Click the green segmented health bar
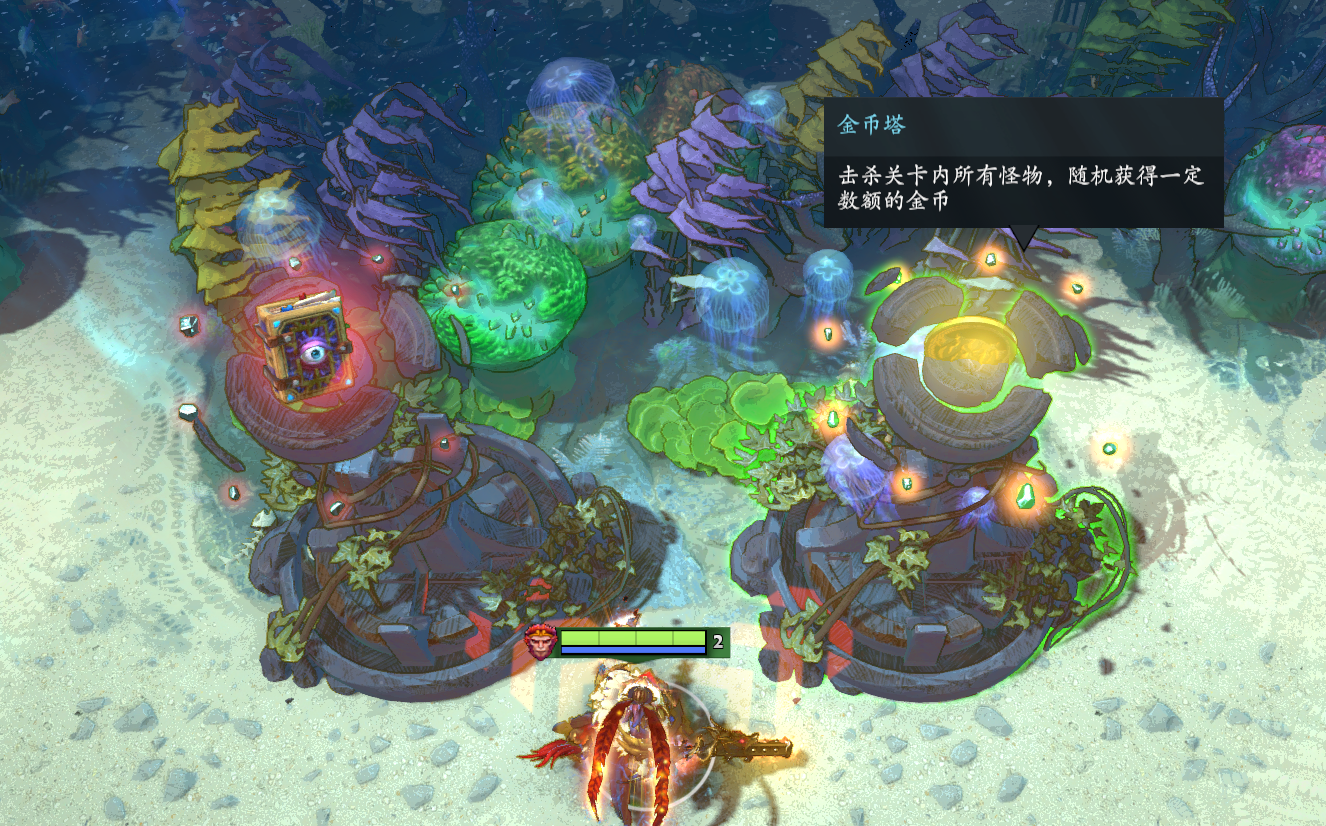Screen dimensions: 1326x826 636,637
